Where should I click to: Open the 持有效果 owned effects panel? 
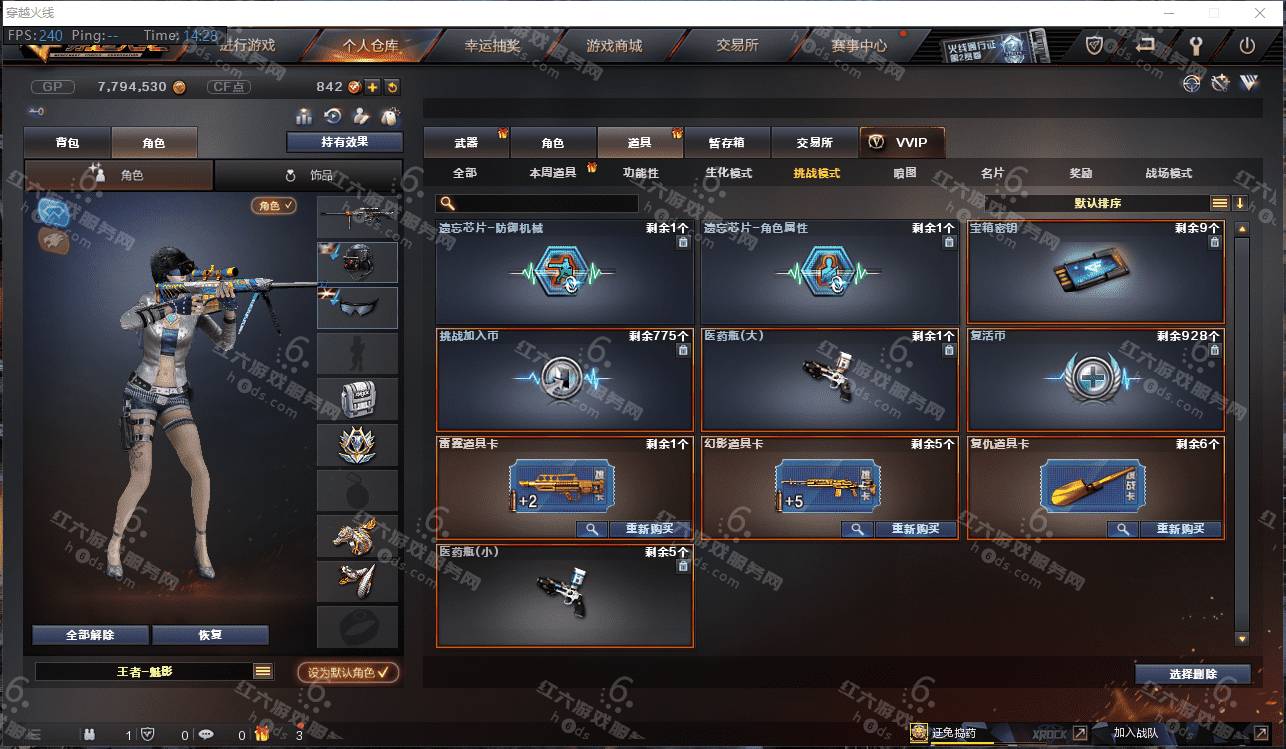pos(344,142)
